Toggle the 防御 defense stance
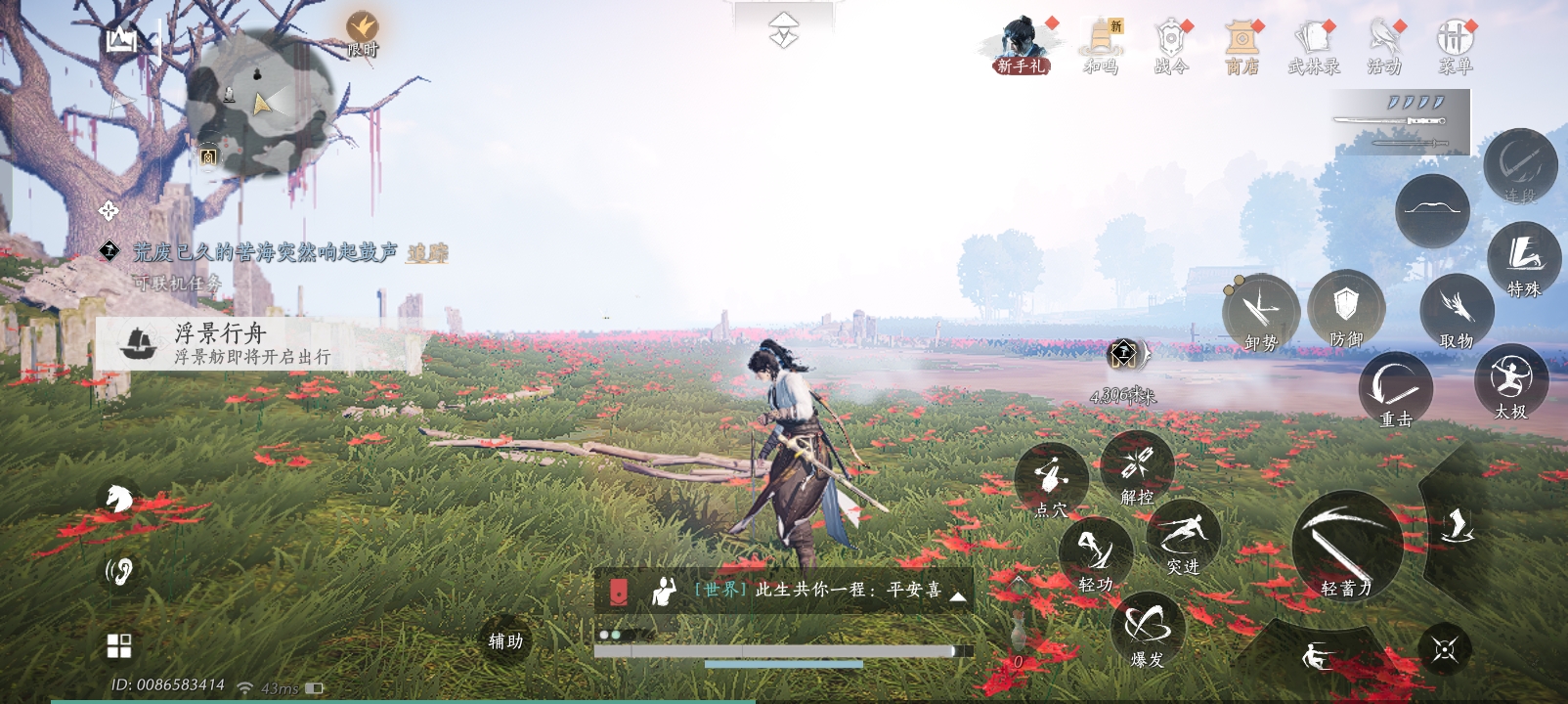 coord(1349,311)
